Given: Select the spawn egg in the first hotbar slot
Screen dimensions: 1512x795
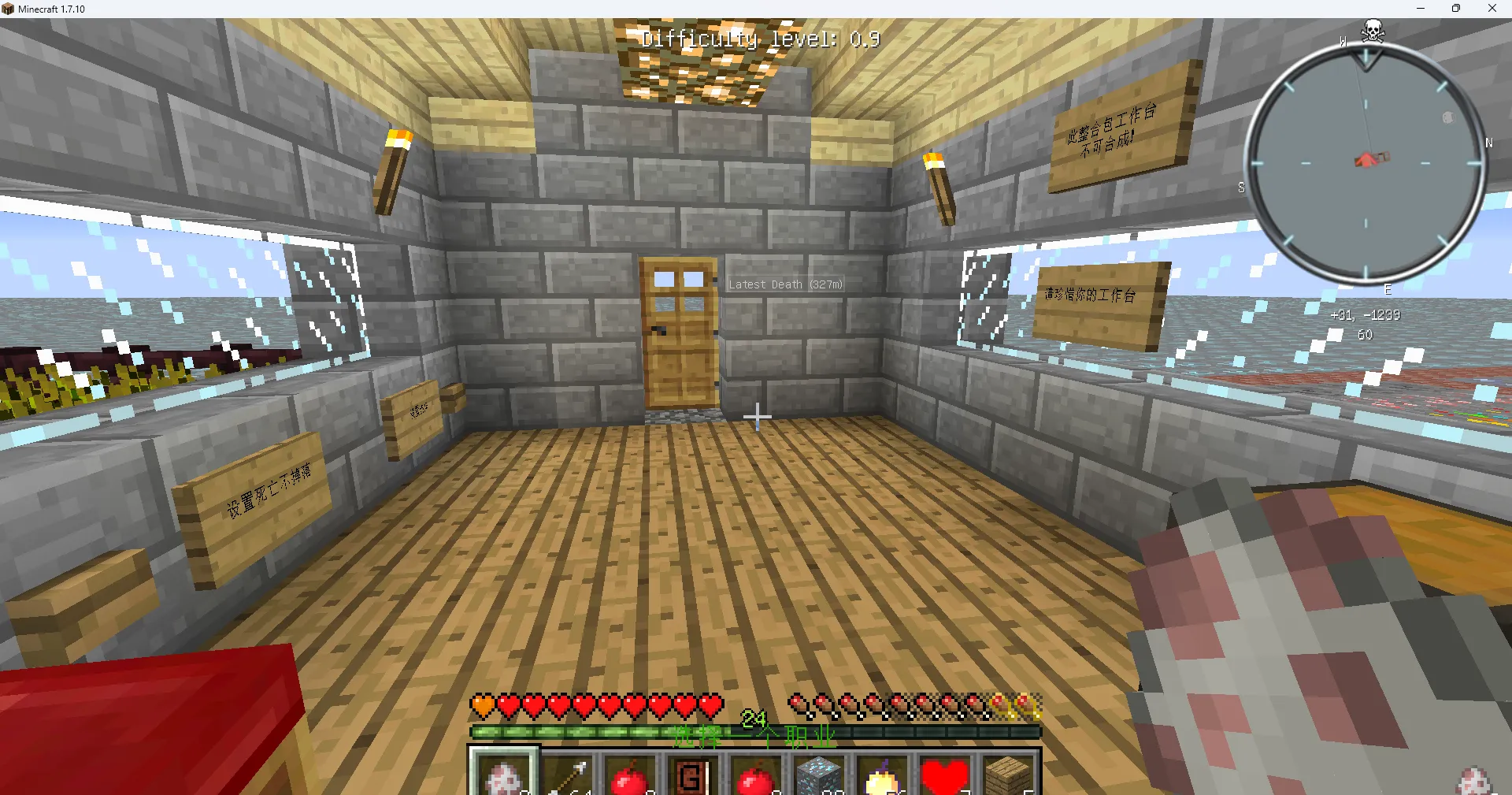Looking at the screenshot, I should tap(504, 775).
